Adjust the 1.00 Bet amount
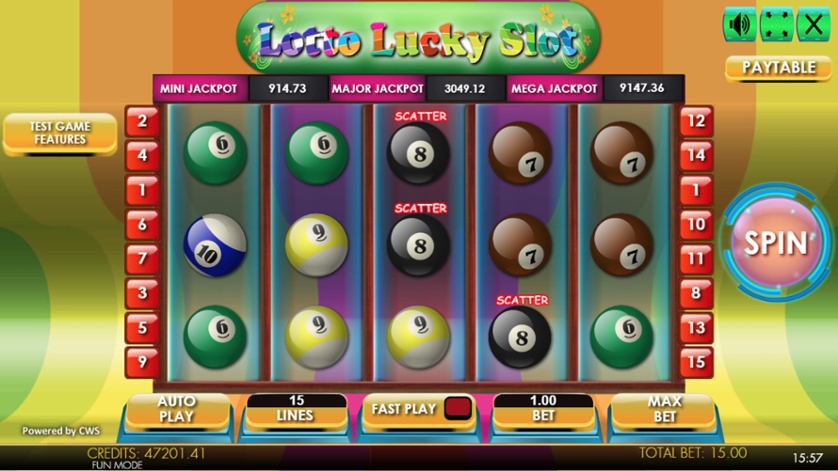This screenshot has width=838, height=471. (543, 408)
